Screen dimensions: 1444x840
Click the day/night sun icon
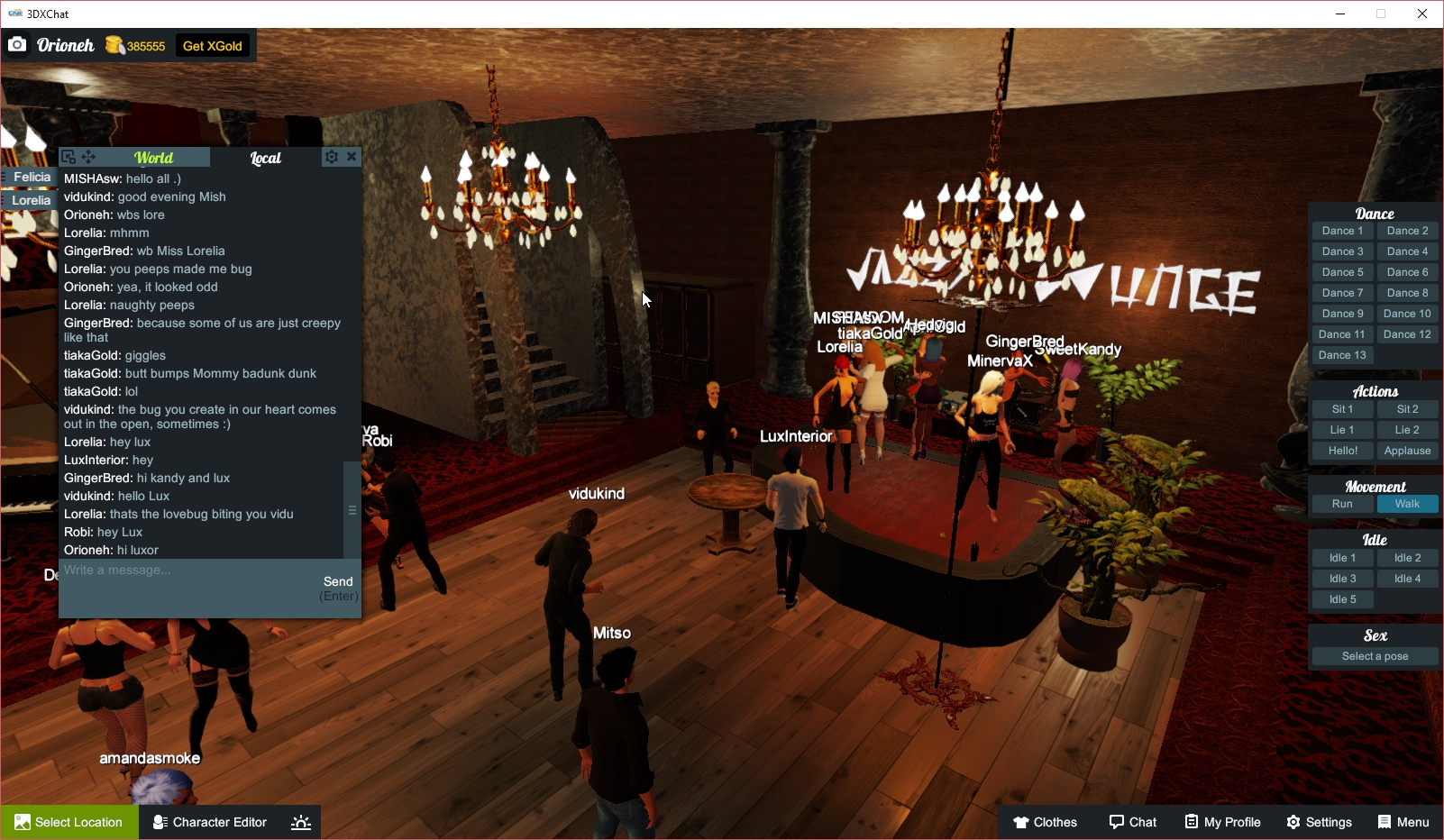300,821
